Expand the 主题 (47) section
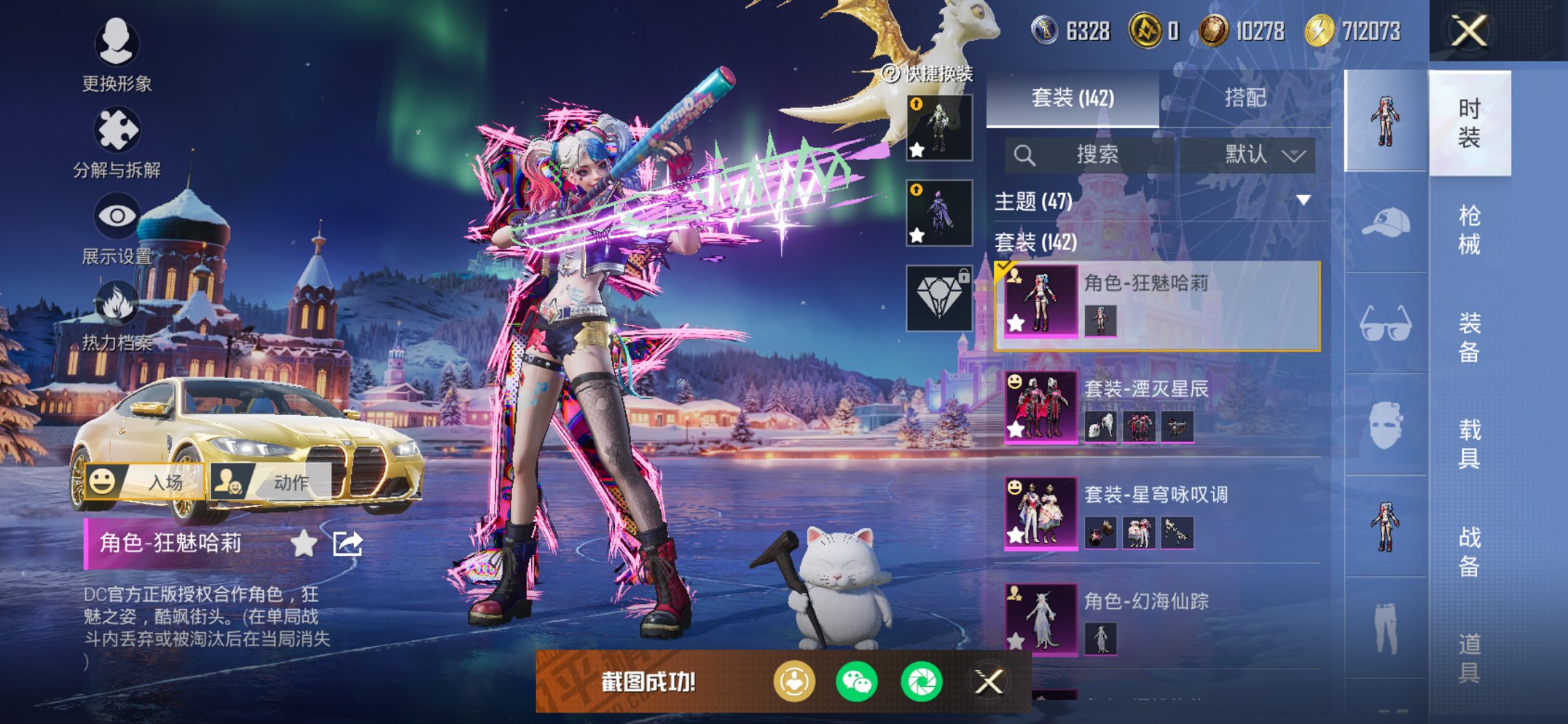This screenshot has height=724, width=1568. click(x=1303, y=200)
